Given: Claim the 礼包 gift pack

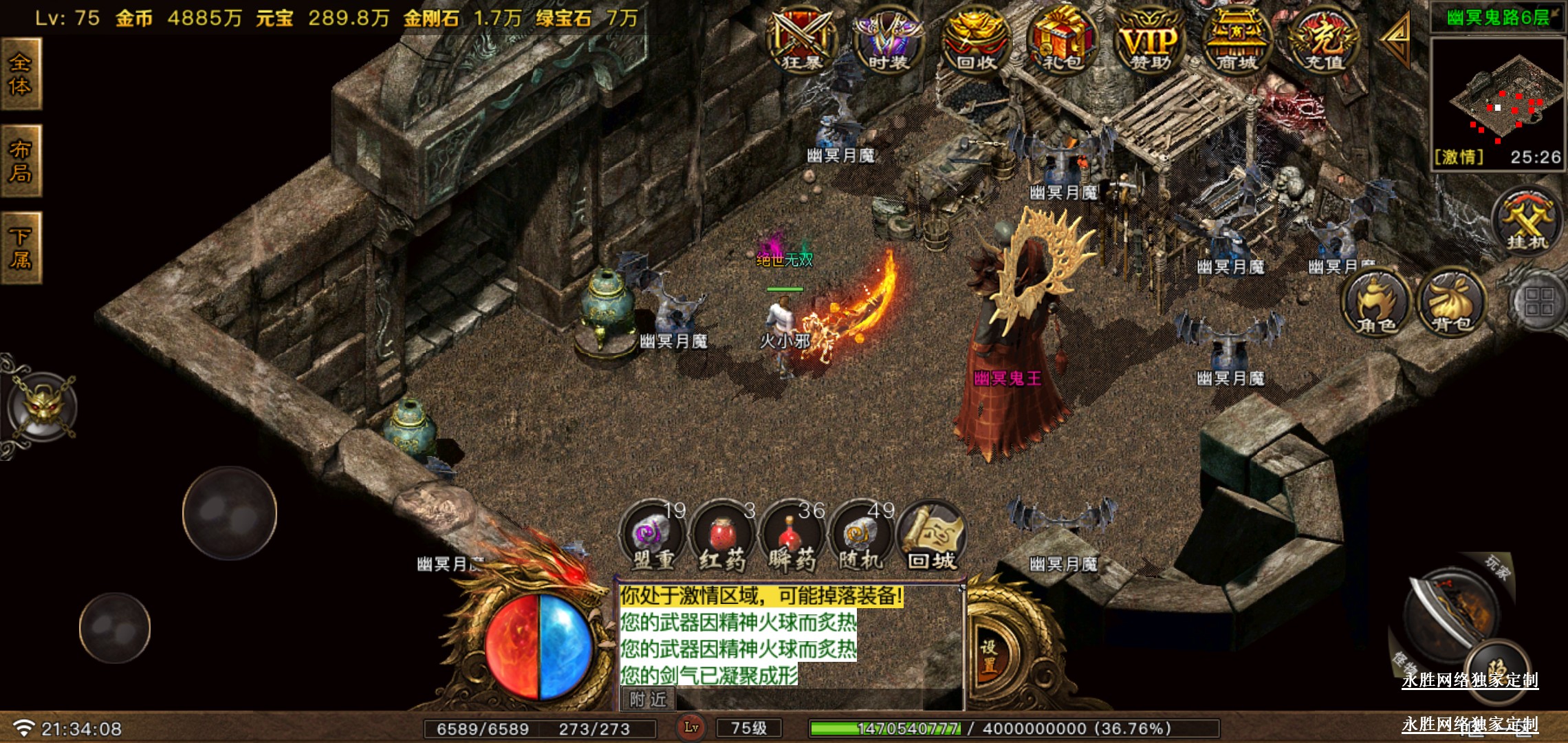Looking at the screenshot, I should point(1062,40).
